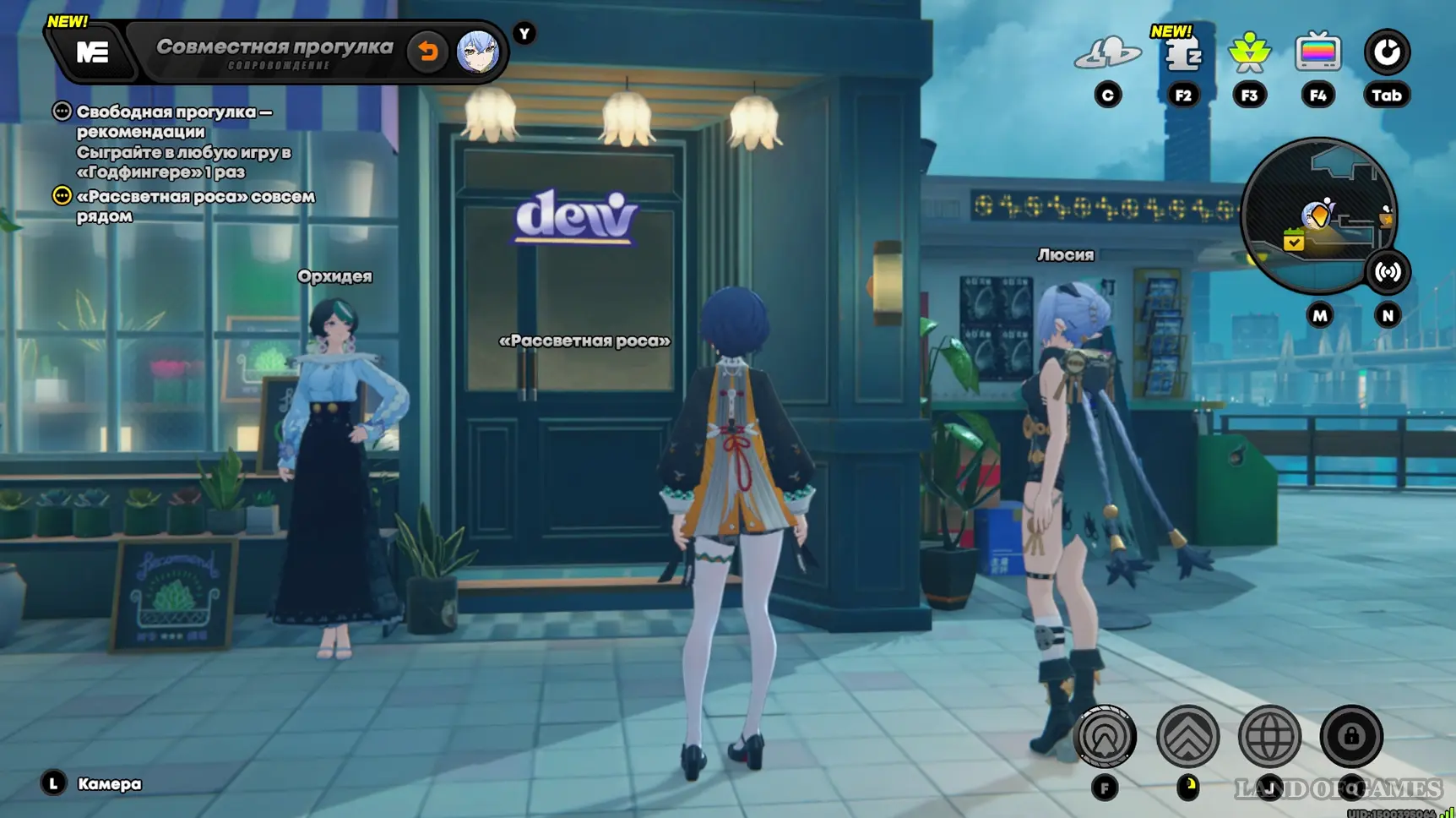
Task: Open the NE menu logo button
Action: point(92,53)
